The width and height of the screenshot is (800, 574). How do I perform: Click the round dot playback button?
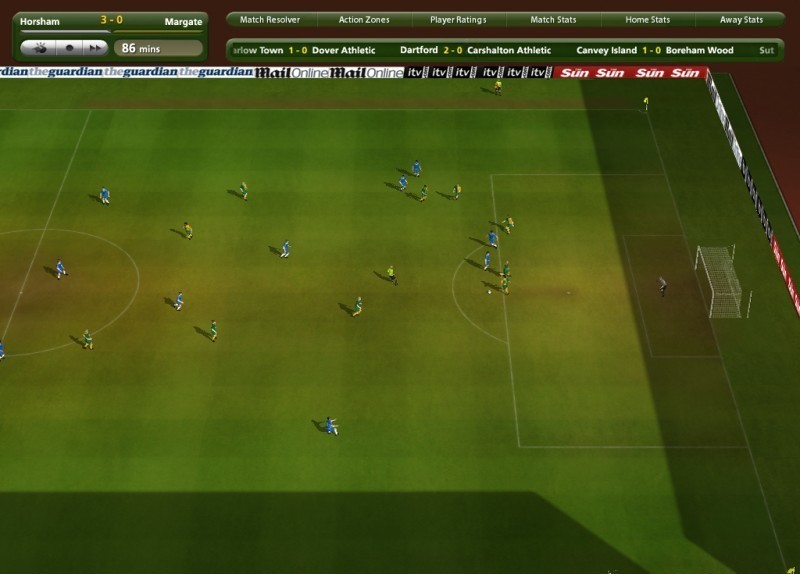point(68,47)
